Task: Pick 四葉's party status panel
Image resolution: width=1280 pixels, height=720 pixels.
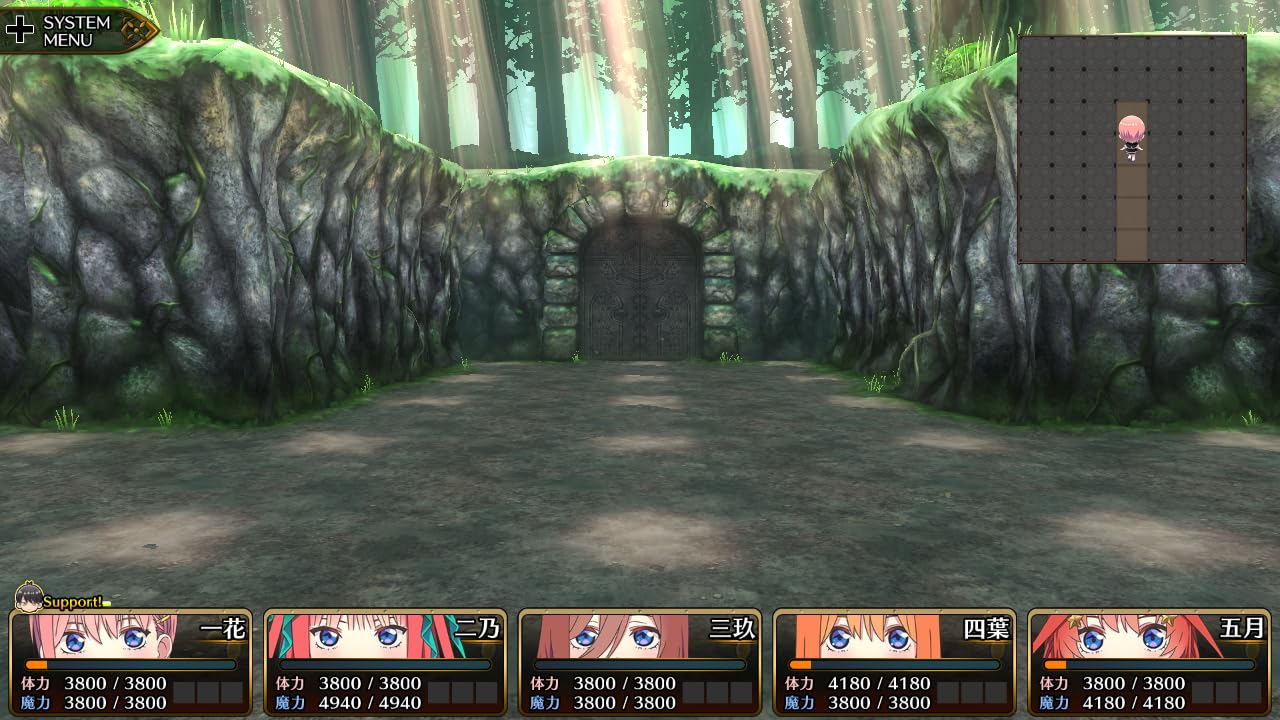Action: click(895, 662)
